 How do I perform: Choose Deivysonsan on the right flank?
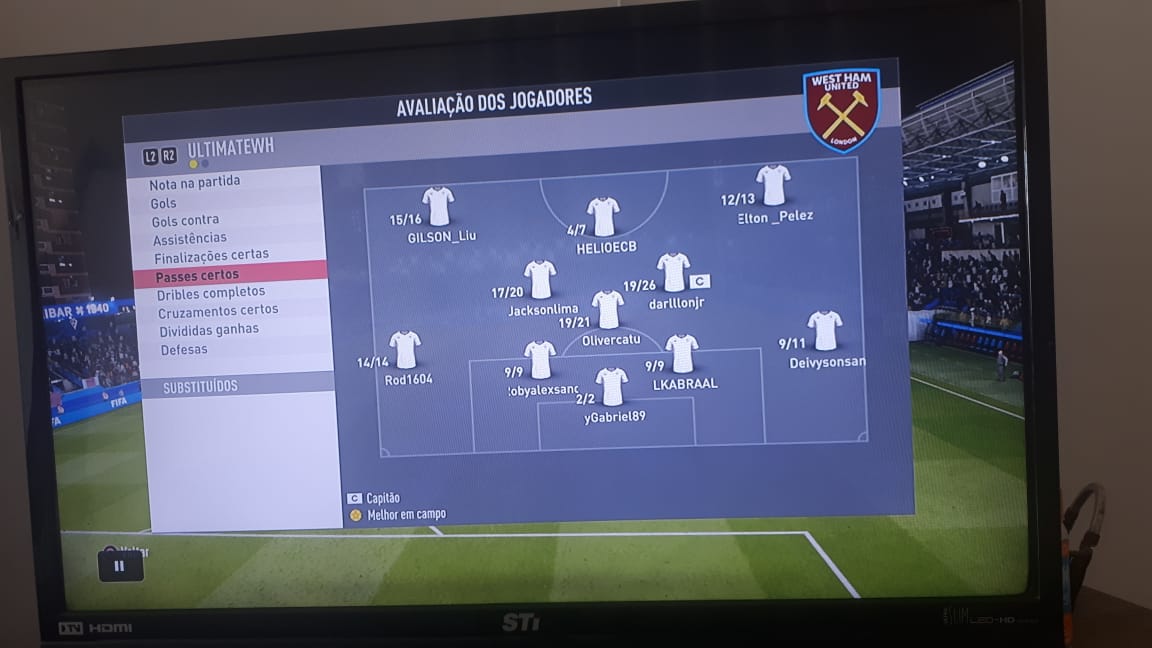coord(825,331)
